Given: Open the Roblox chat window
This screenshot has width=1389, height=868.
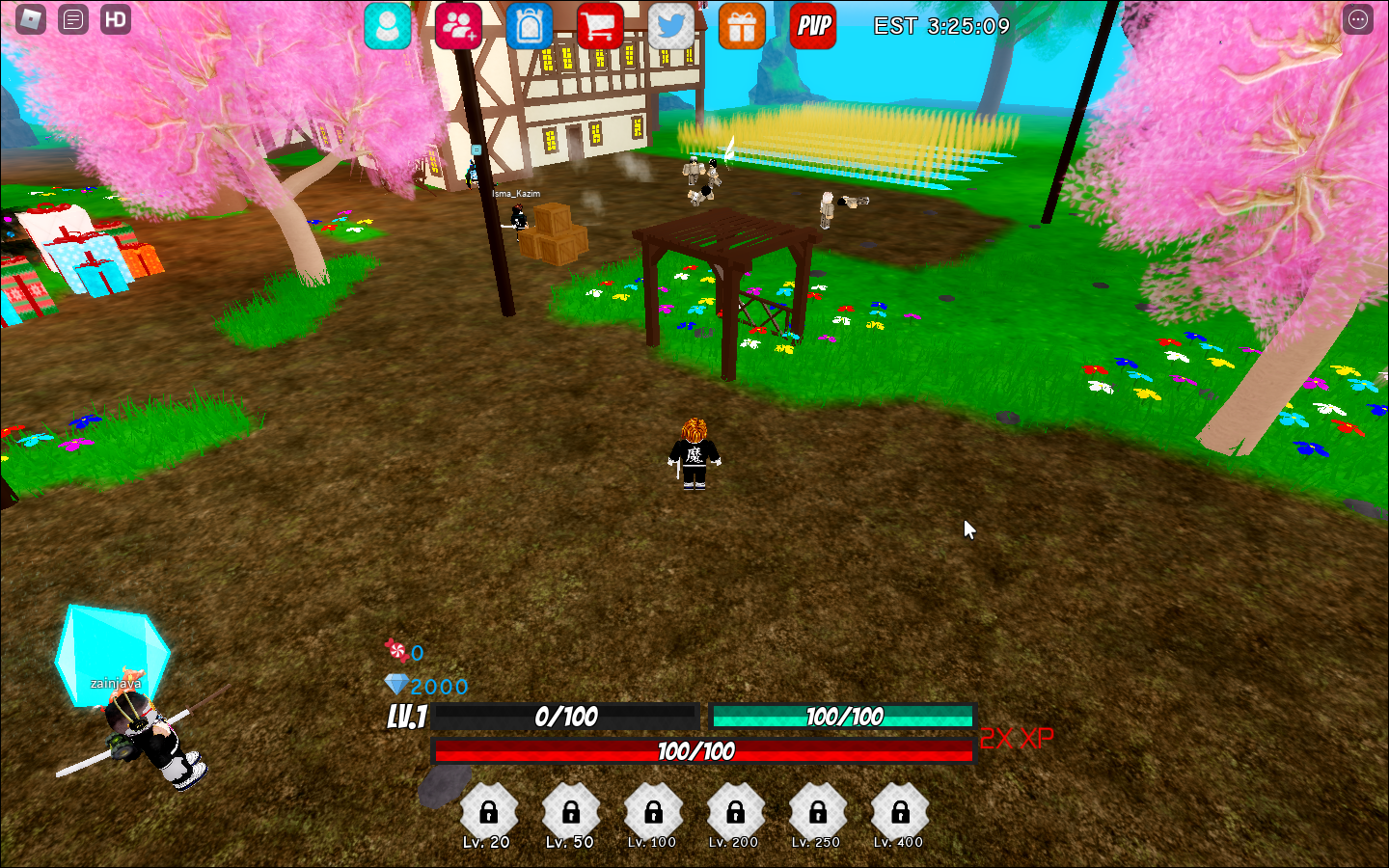Looking at the screenshot, I should coord(73,19).
